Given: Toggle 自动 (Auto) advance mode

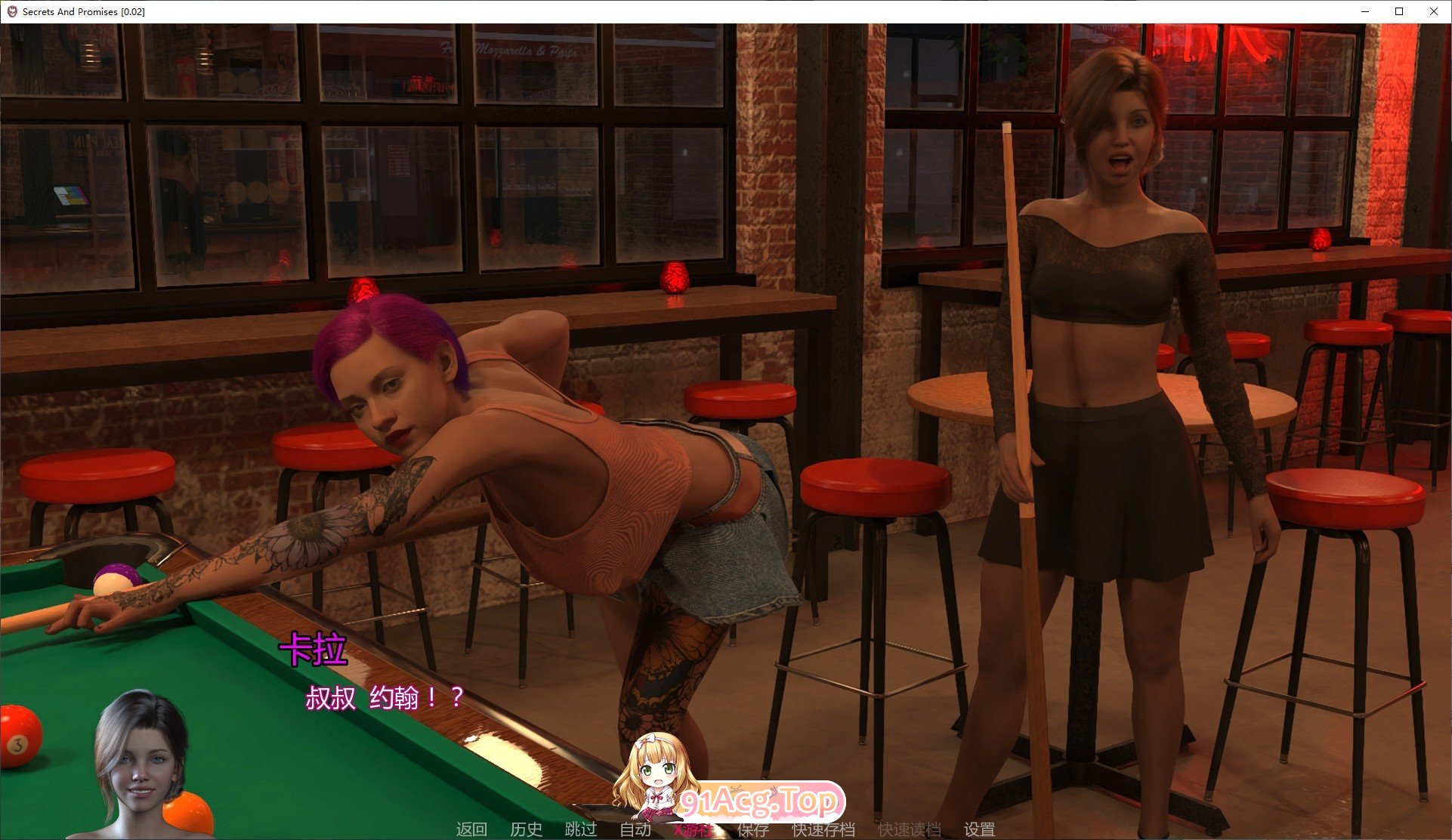Looking at the screenshot, I should [635, 829].
